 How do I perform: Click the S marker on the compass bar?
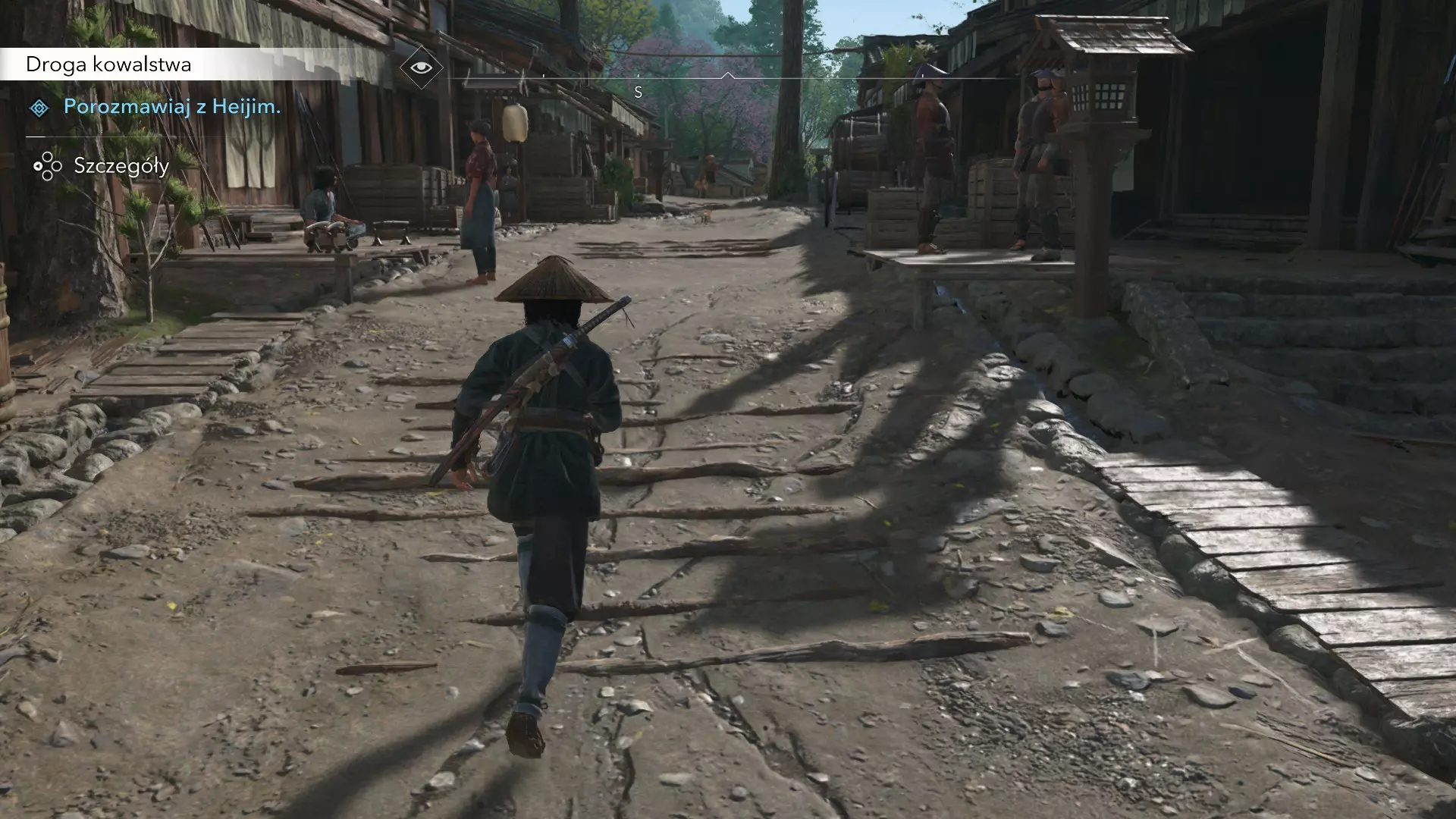(x=639, y=93)
